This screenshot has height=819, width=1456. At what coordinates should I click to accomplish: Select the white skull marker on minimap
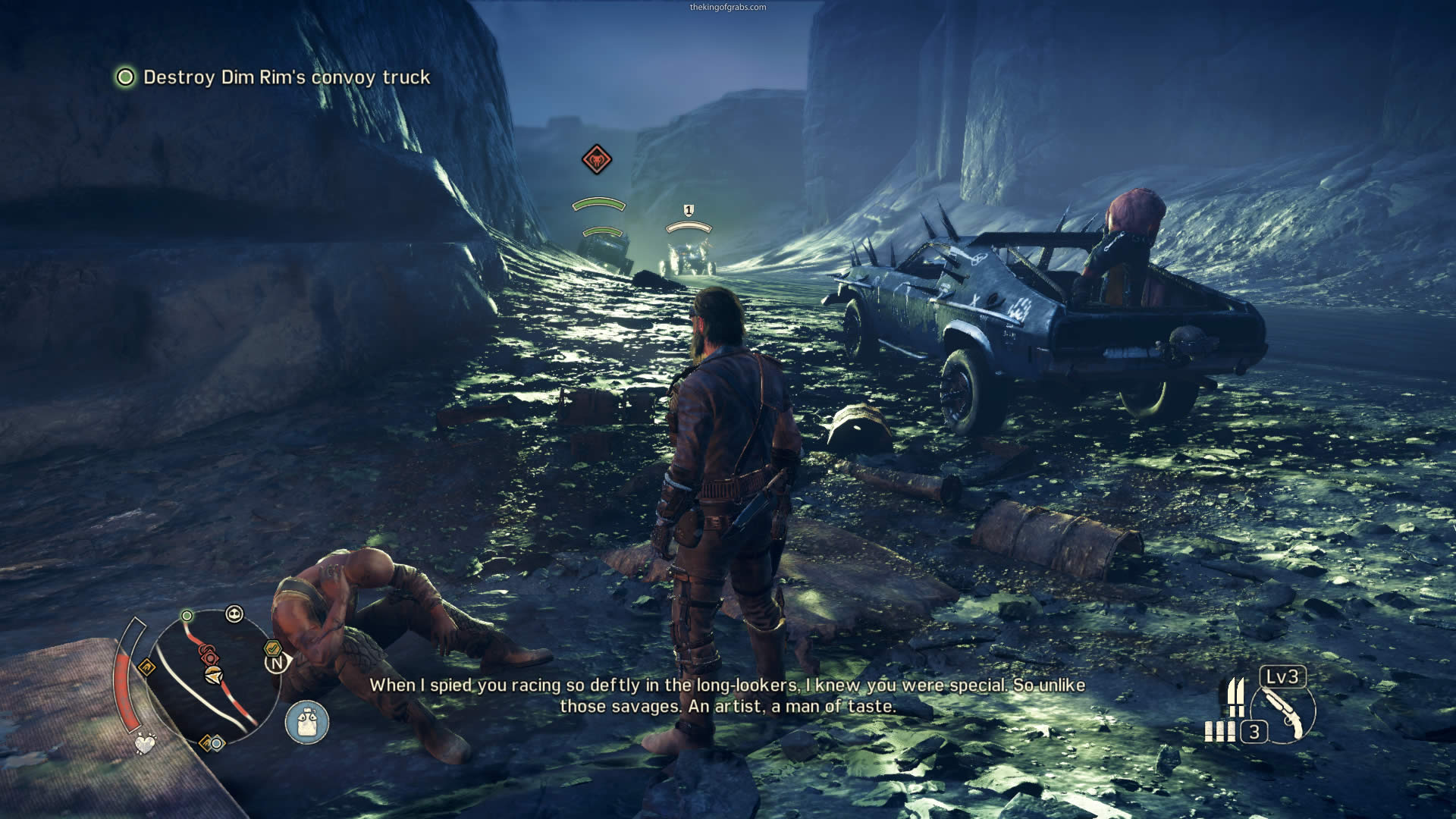coord(234,614)
